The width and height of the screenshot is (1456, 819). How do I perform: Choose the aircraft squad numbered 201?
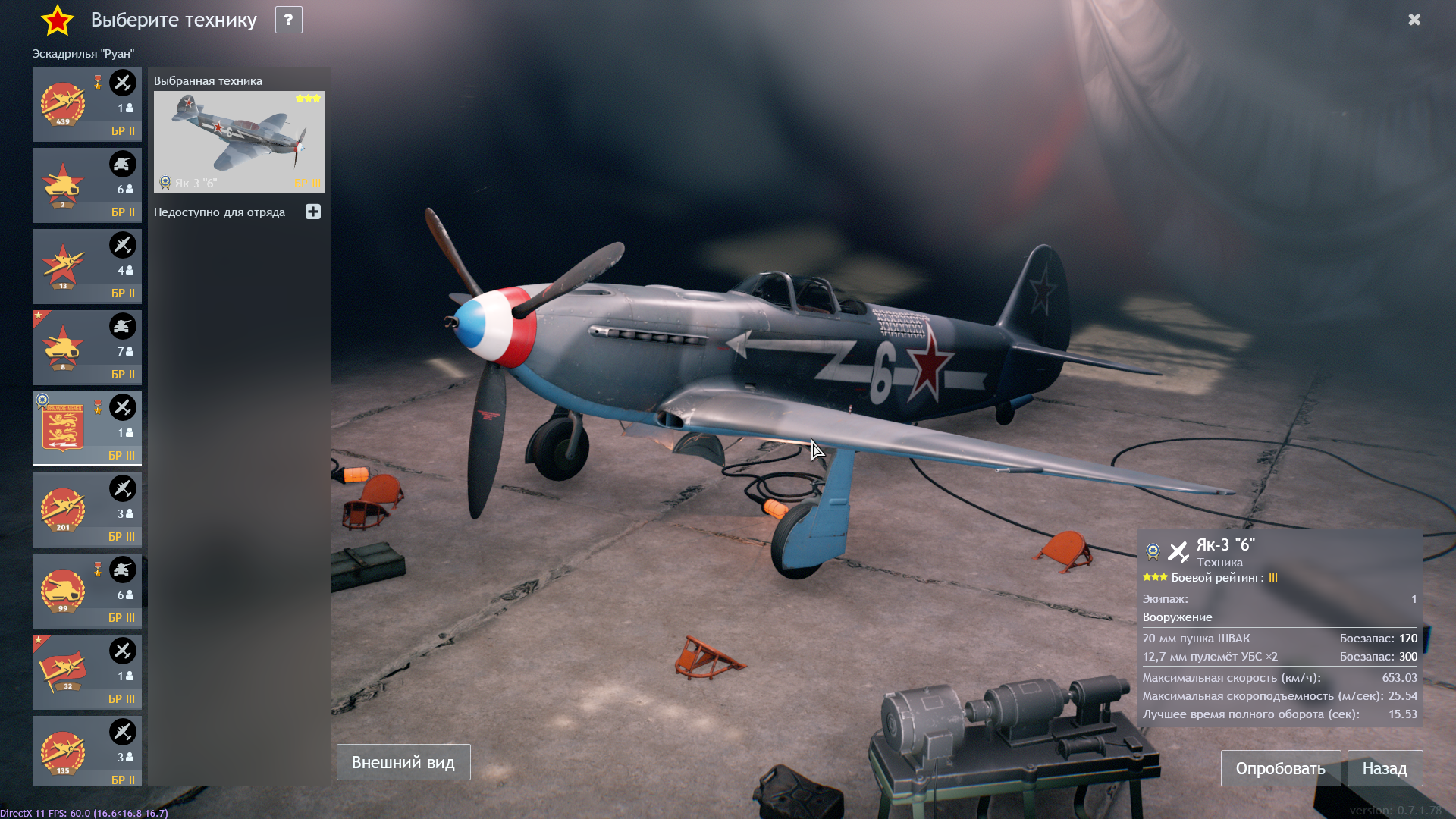87,510
